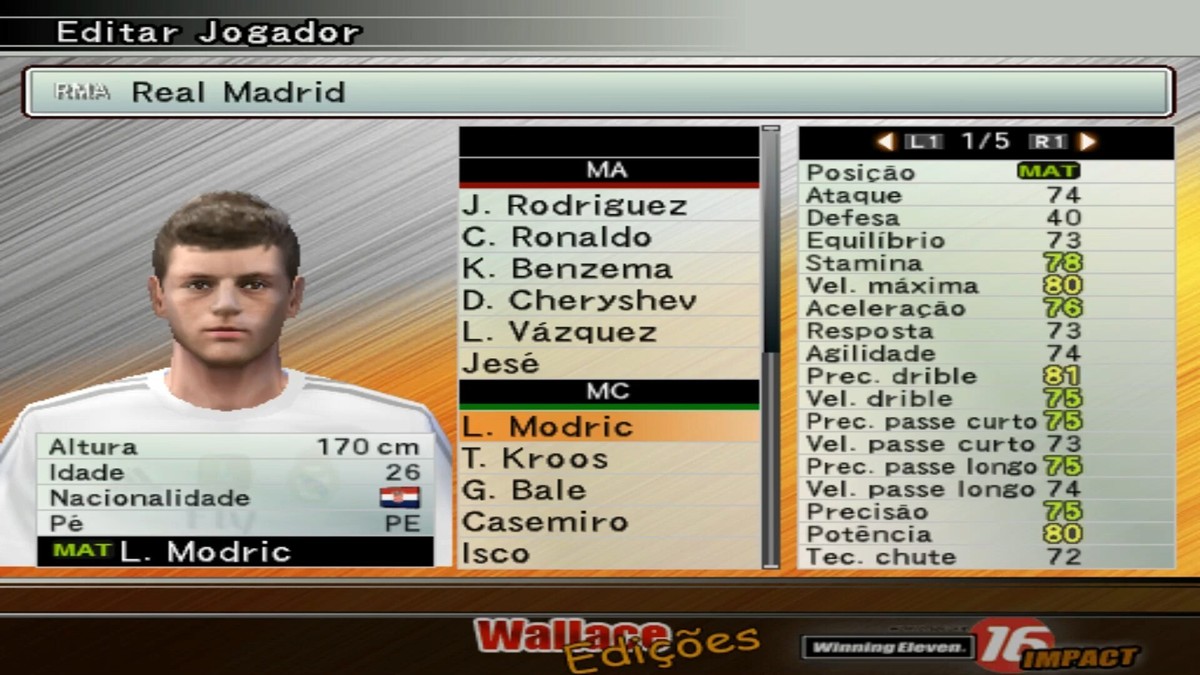Go to the previous stats page arrow

click(x=885, y=142)
